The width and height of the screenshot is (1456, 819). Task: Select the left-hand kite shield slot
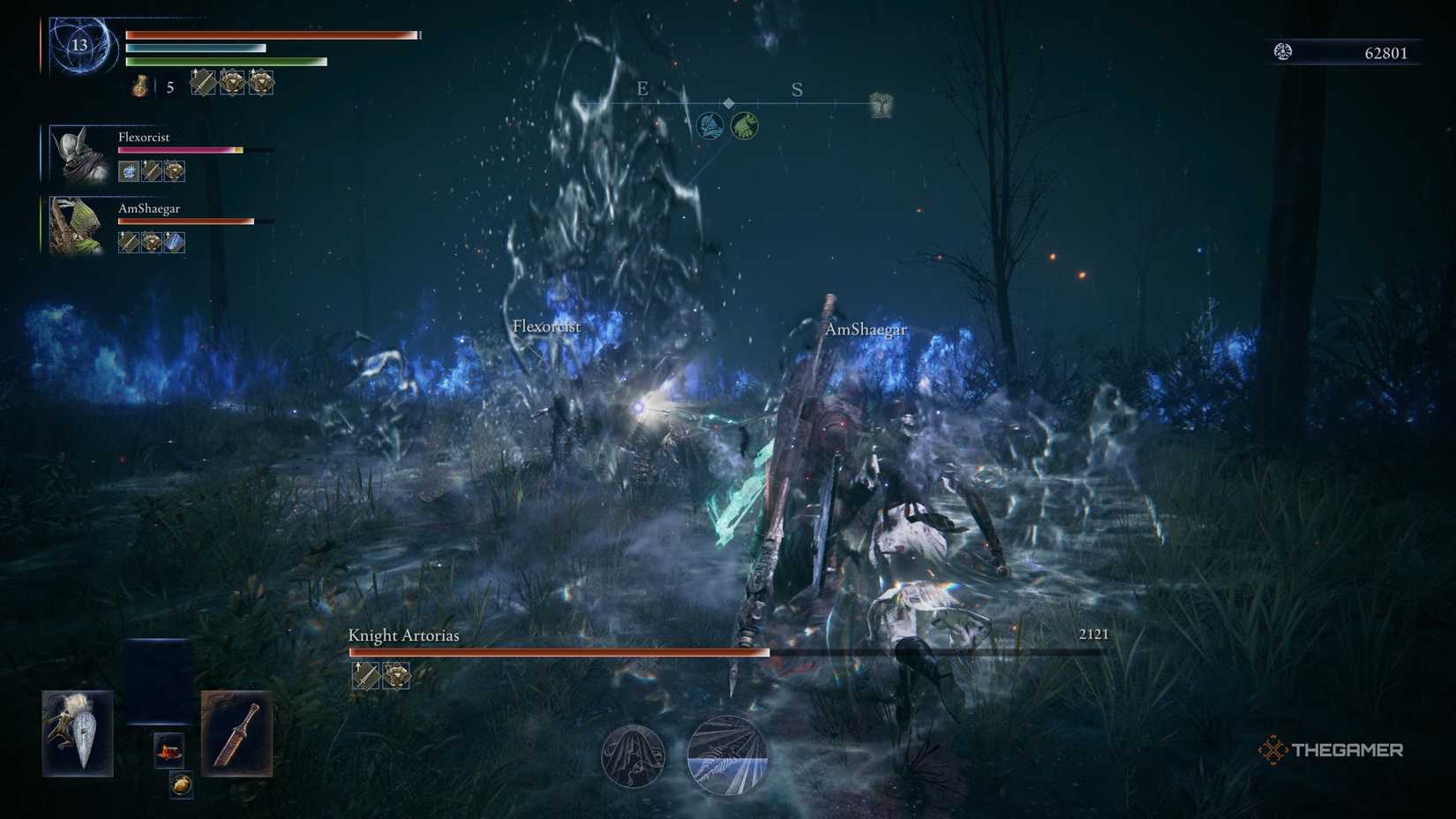point(78,733)
